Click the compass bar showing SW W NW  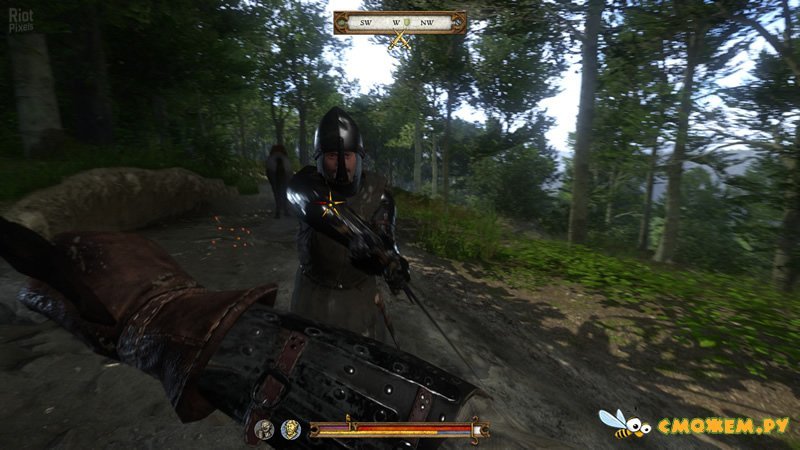(x=399, y=21)
